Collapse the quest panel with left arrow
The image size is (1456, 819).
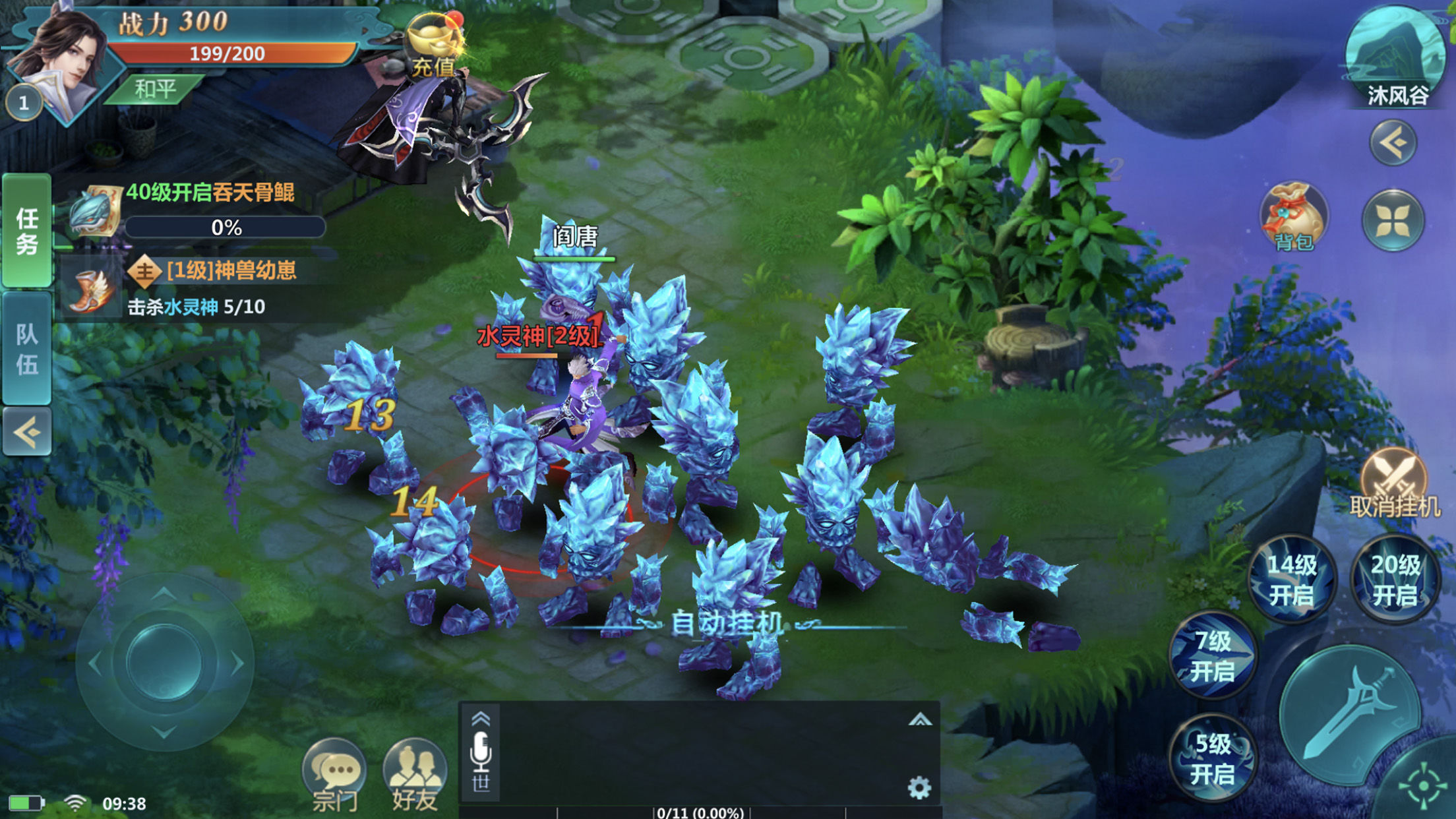27,433
